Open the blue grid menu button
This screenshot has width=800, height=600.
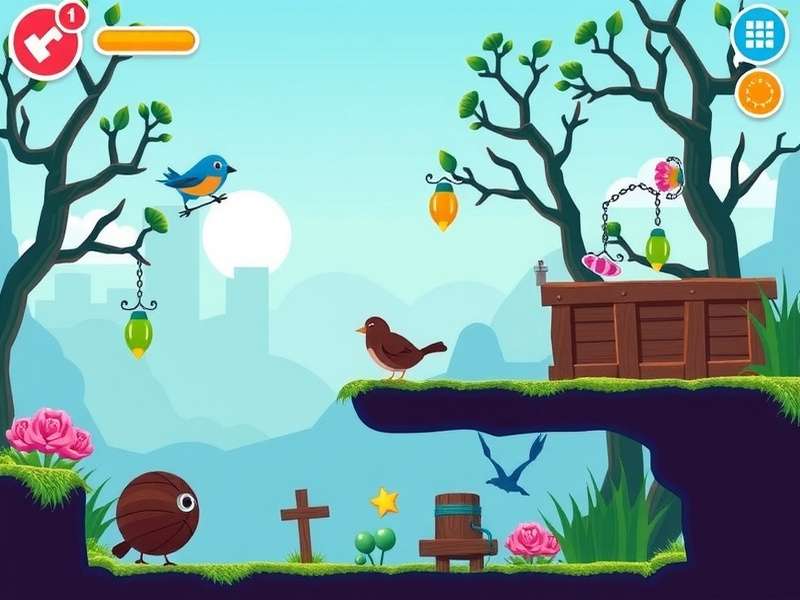click(760, 36)
